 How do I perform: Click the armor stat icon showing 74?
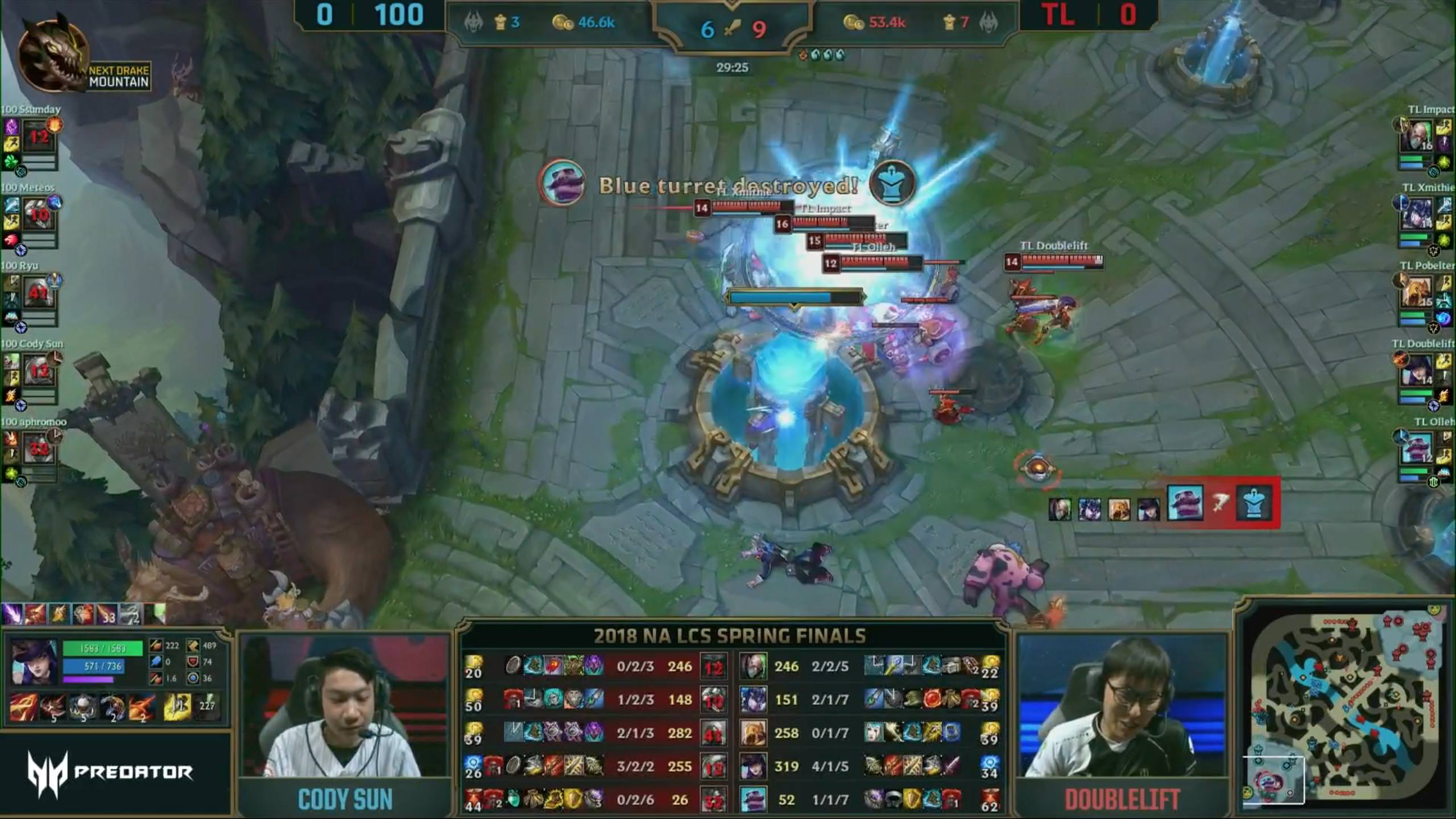(193, 663)
